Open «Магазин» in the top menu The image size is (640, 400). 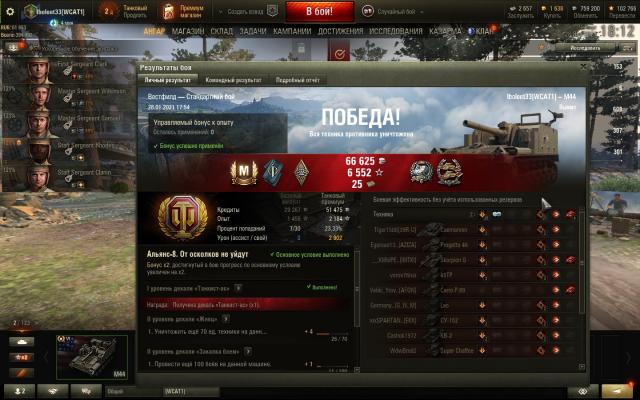pyautogui.click(x=187, y=31)
